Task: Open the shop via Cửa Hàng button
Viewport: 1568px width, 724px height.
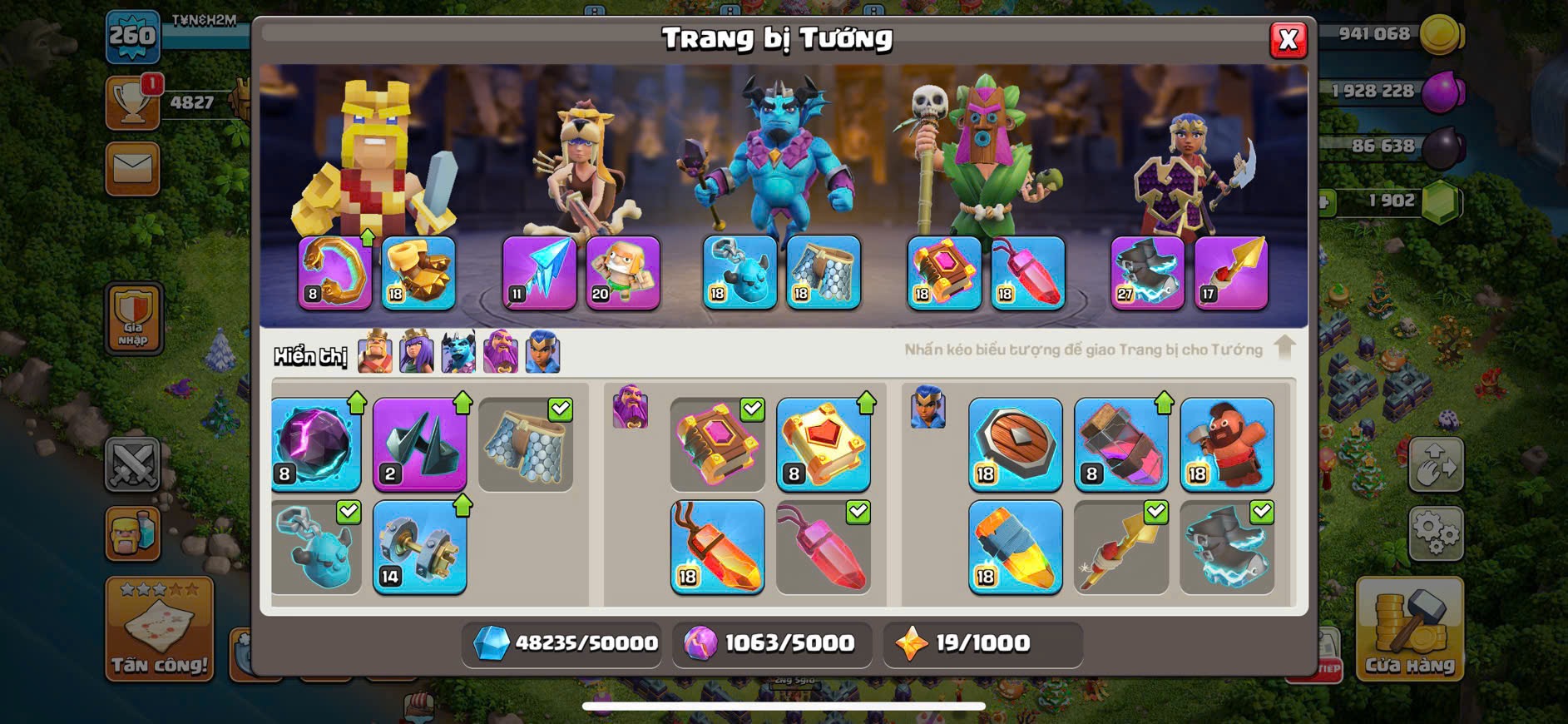Action: (x=1409, y=630)
